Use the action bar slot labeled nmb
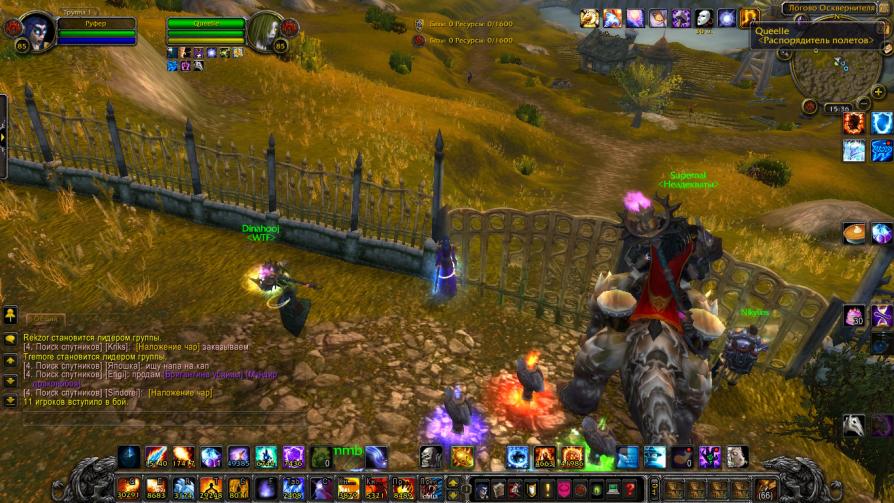The height and width of the screenshot is (503, 894). coord(346,457)
